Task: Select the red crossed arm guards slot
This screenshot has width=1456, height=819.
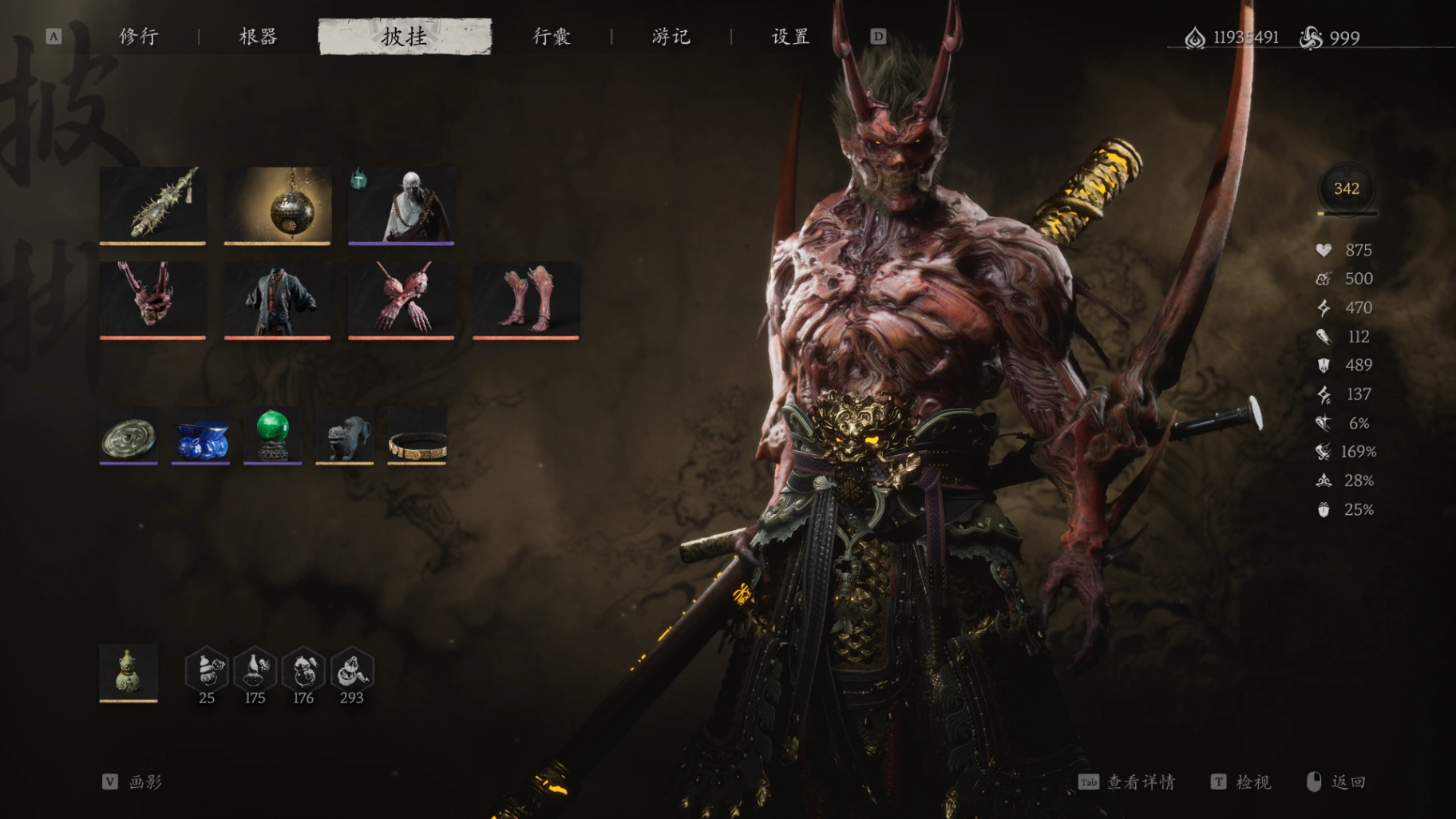Action: click(402, 299)
